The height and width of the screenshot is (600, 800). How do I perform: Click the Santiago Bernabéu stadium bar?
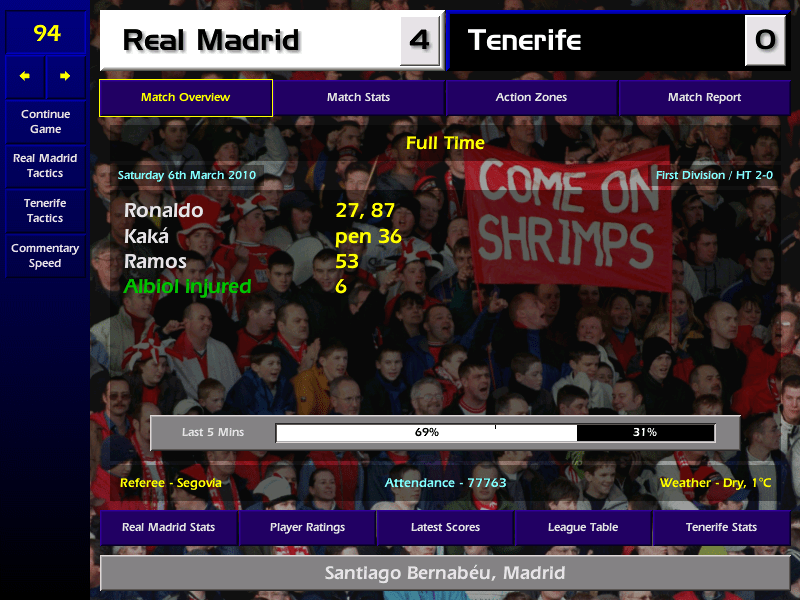(x=445, y=574)
